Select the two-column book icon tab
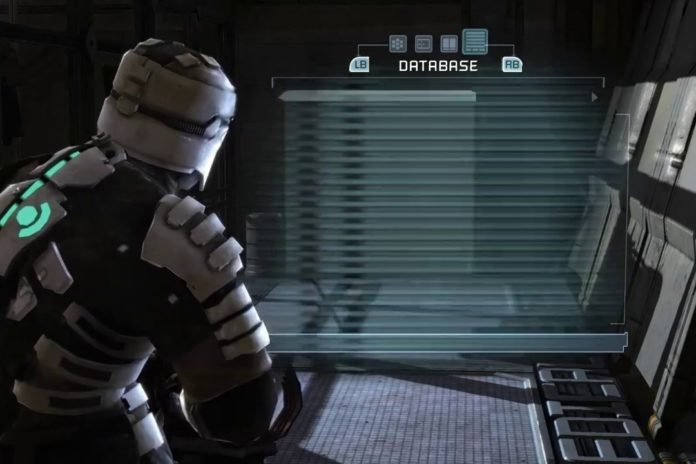 [x=449, y=44]
